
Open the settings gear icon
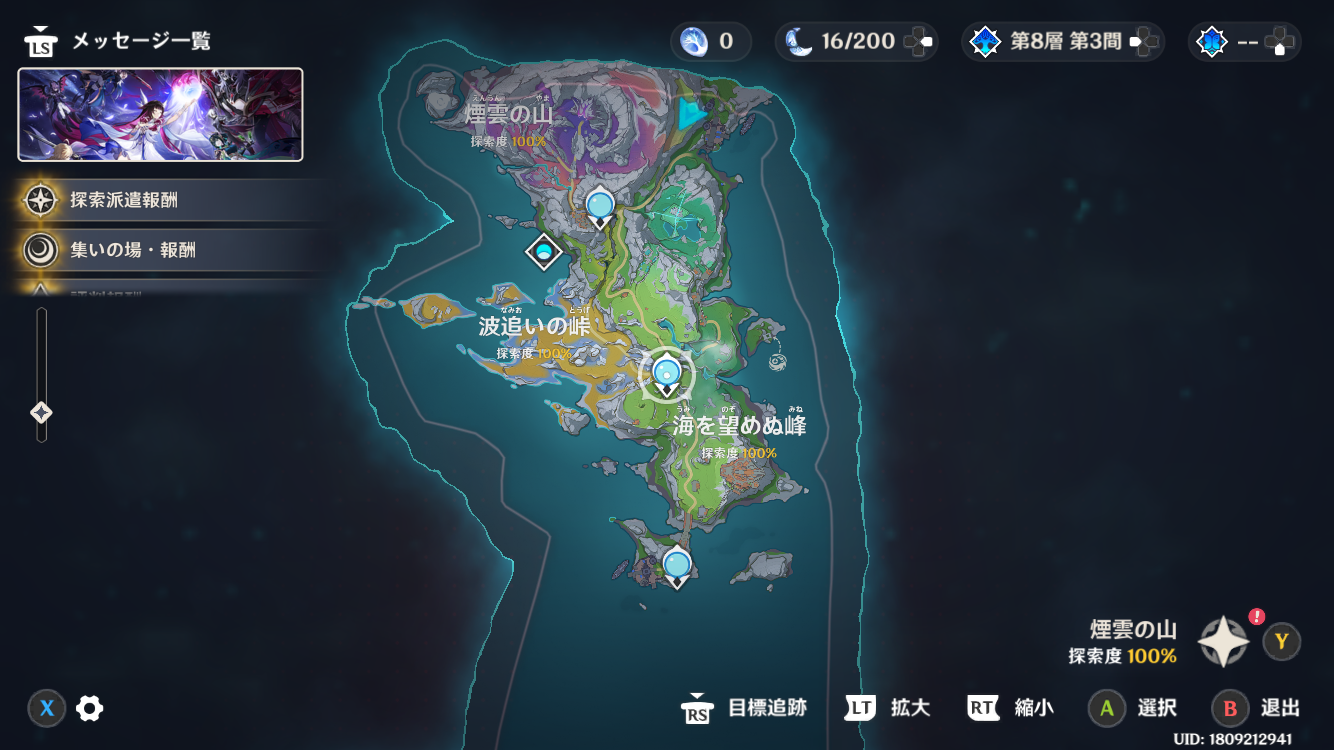(90, 709)
